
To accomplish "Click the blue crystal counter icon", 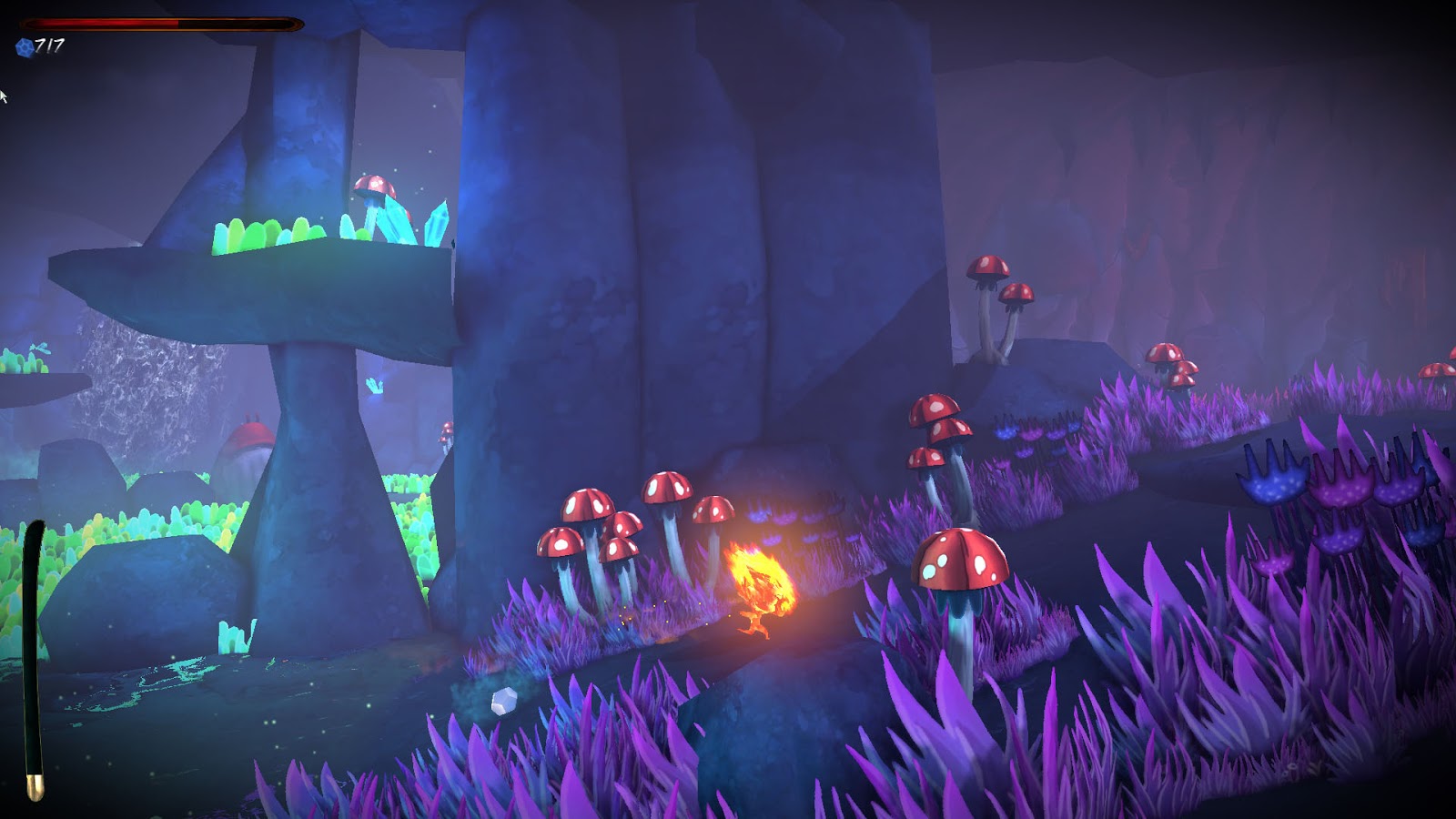I will coord(25,46).
